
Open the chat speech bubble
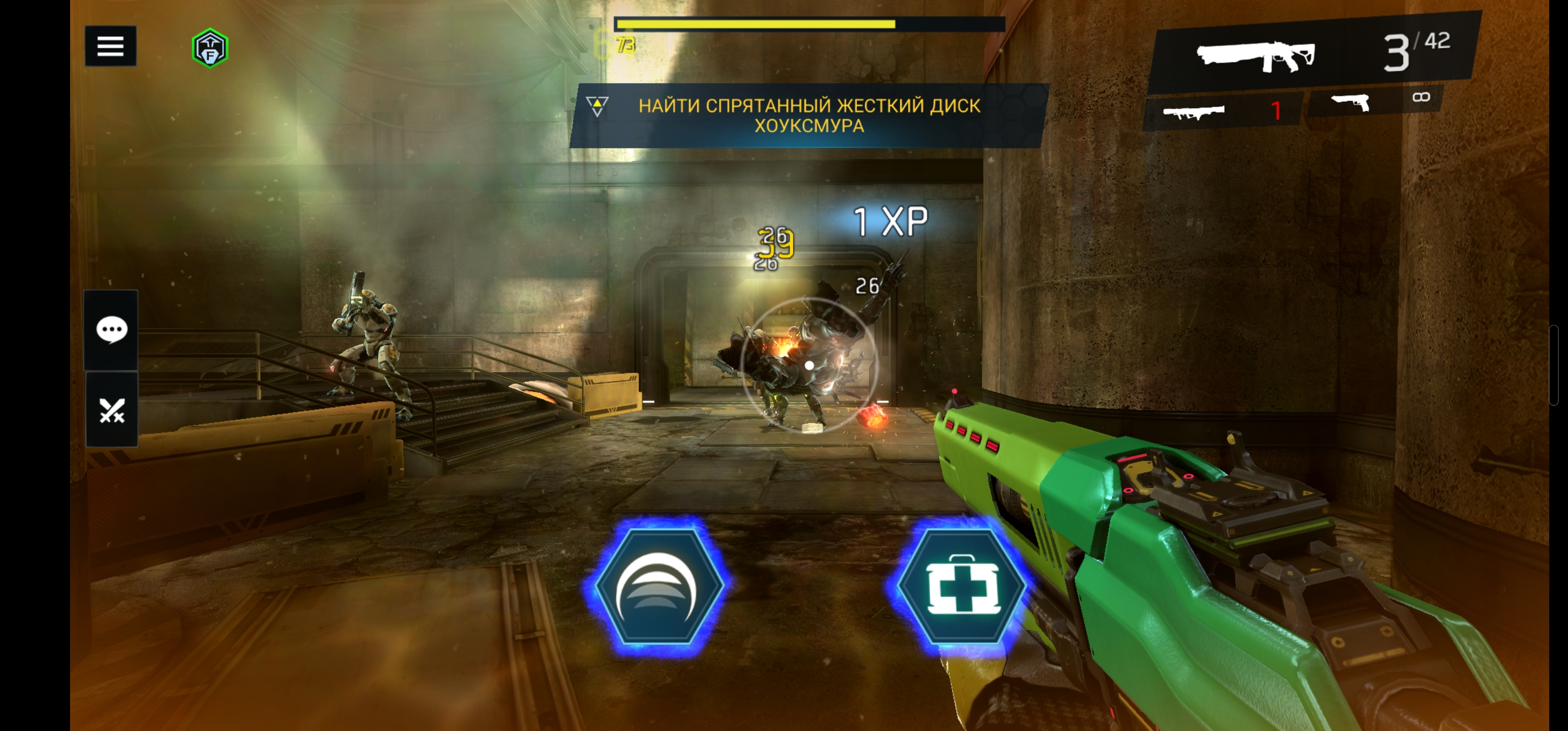point(111,330)
